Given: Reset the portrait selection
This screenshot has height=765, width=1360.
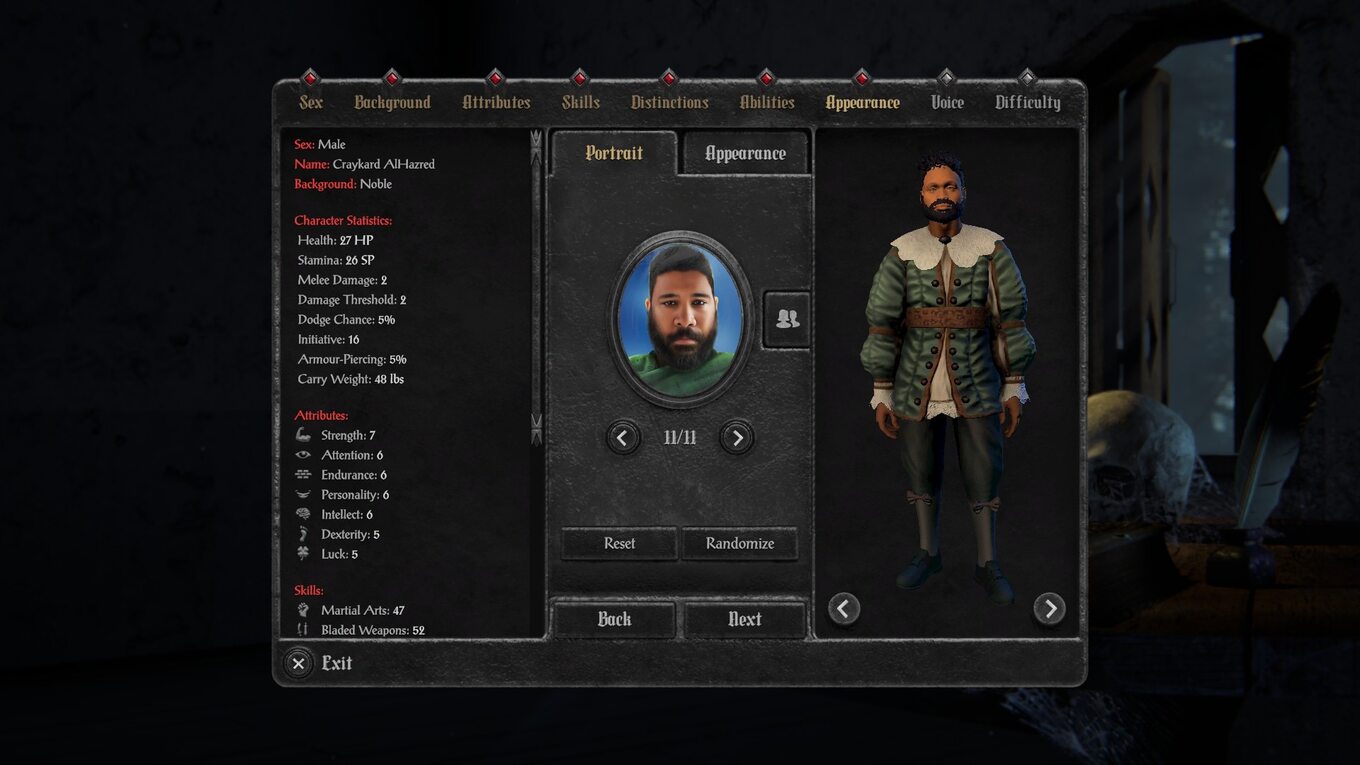Looking at the screenshot, I should pos(619,543).
